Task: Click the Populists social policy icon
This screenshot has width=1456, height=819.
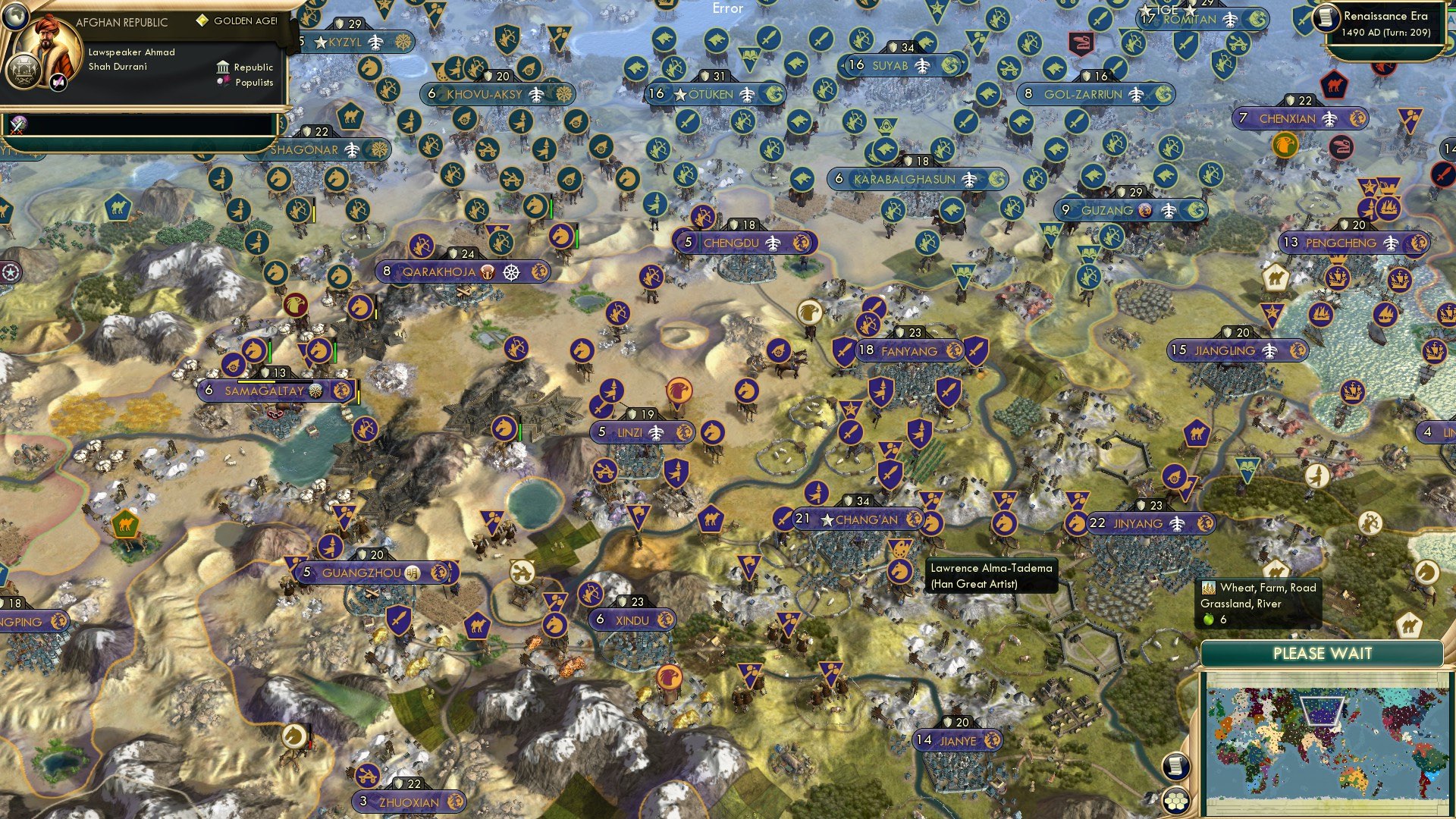Action: coord(222,81)
